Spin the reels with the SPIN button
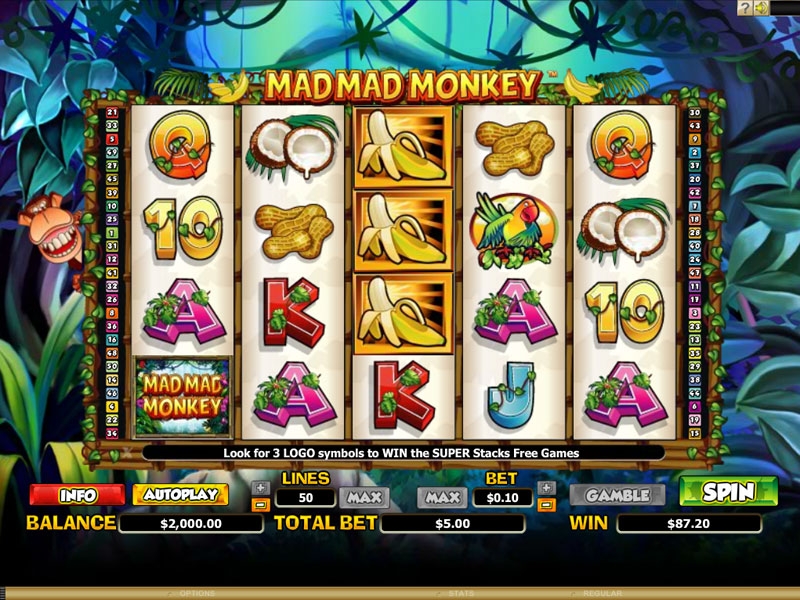 tap(728, 492)
